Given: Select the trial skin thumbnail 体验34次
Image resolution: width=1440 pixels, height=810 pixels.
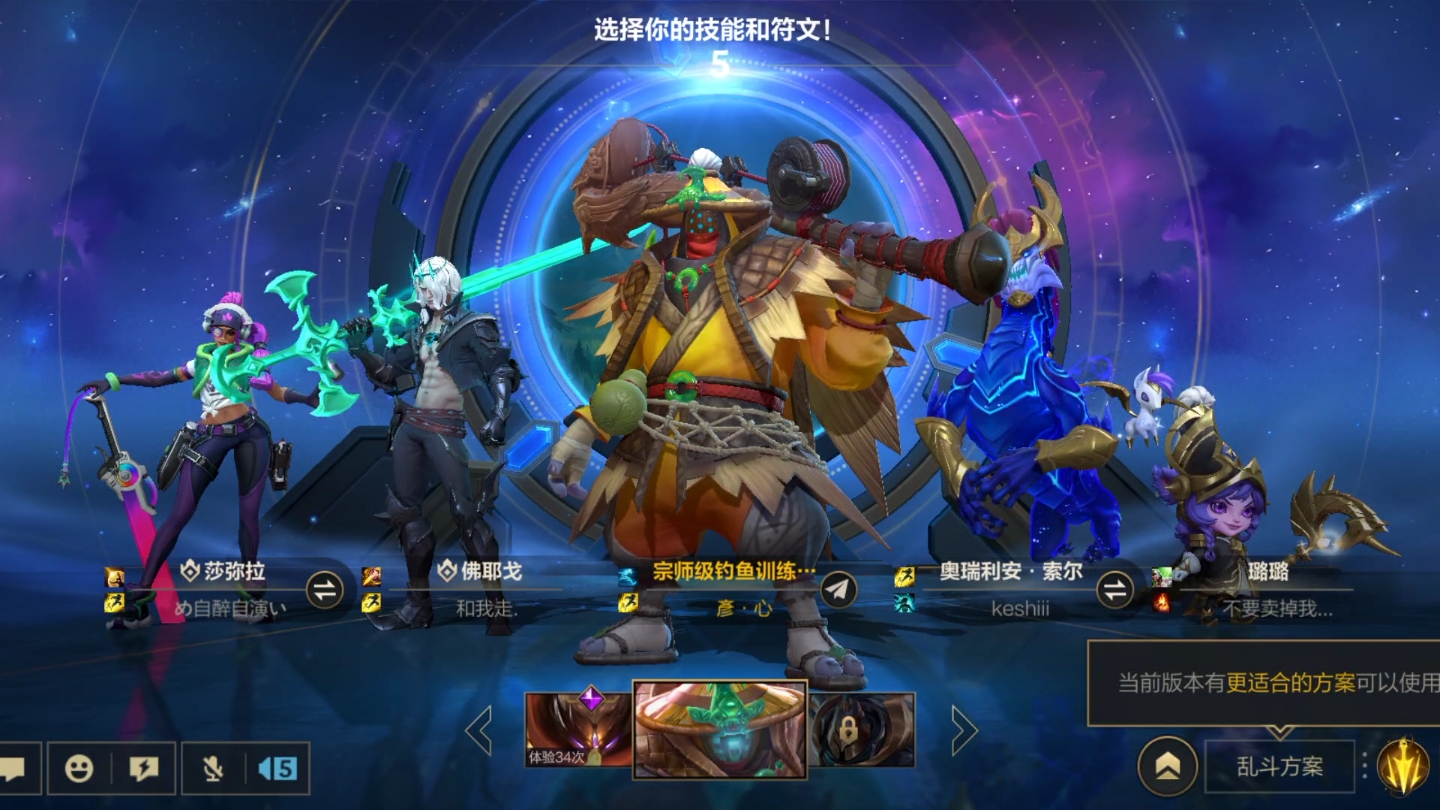Looking at the screenshot, I should pyautogui.click(x=578, y=730).
